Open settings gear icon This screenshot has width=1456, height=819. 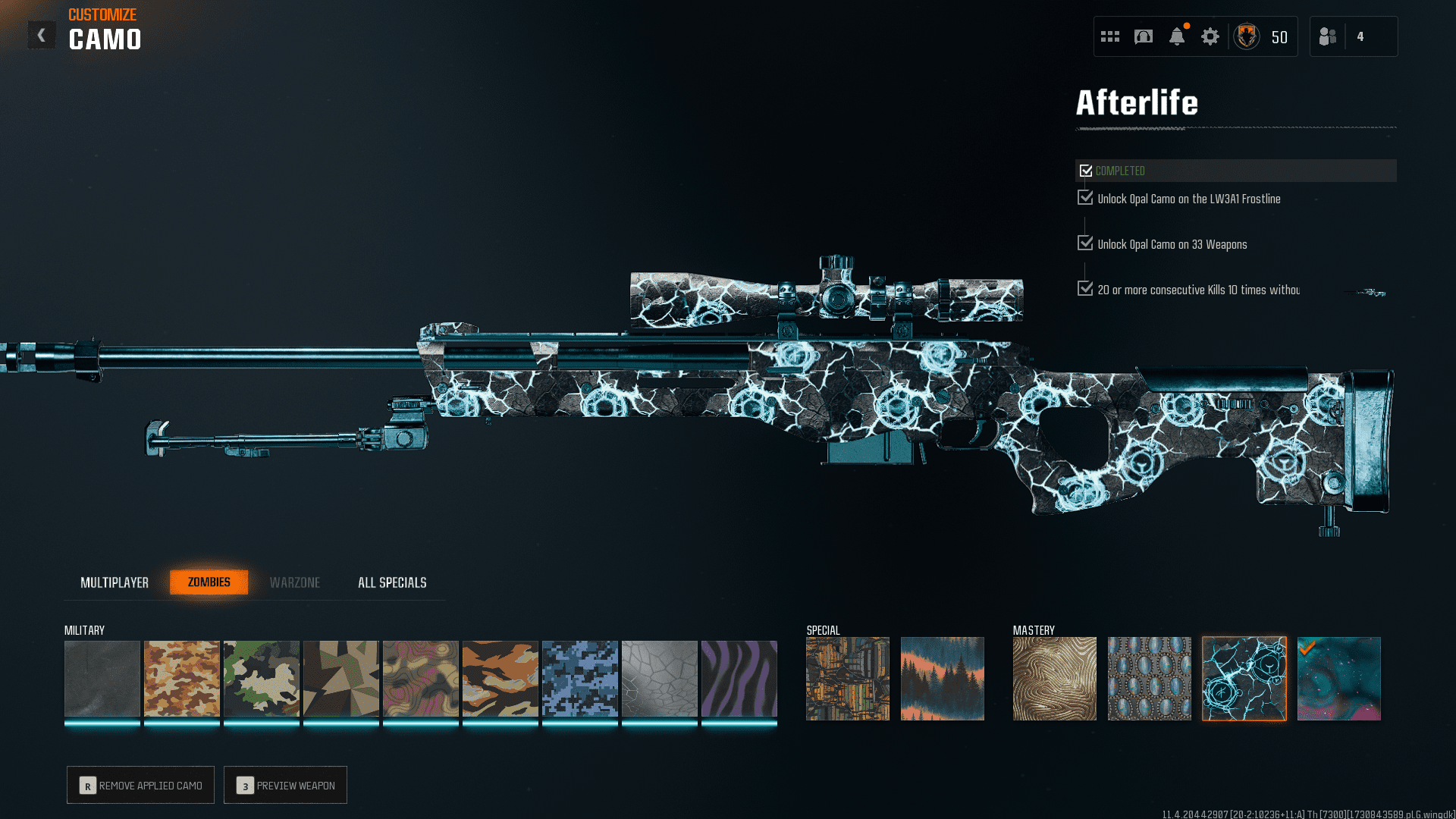point(1210,36)
